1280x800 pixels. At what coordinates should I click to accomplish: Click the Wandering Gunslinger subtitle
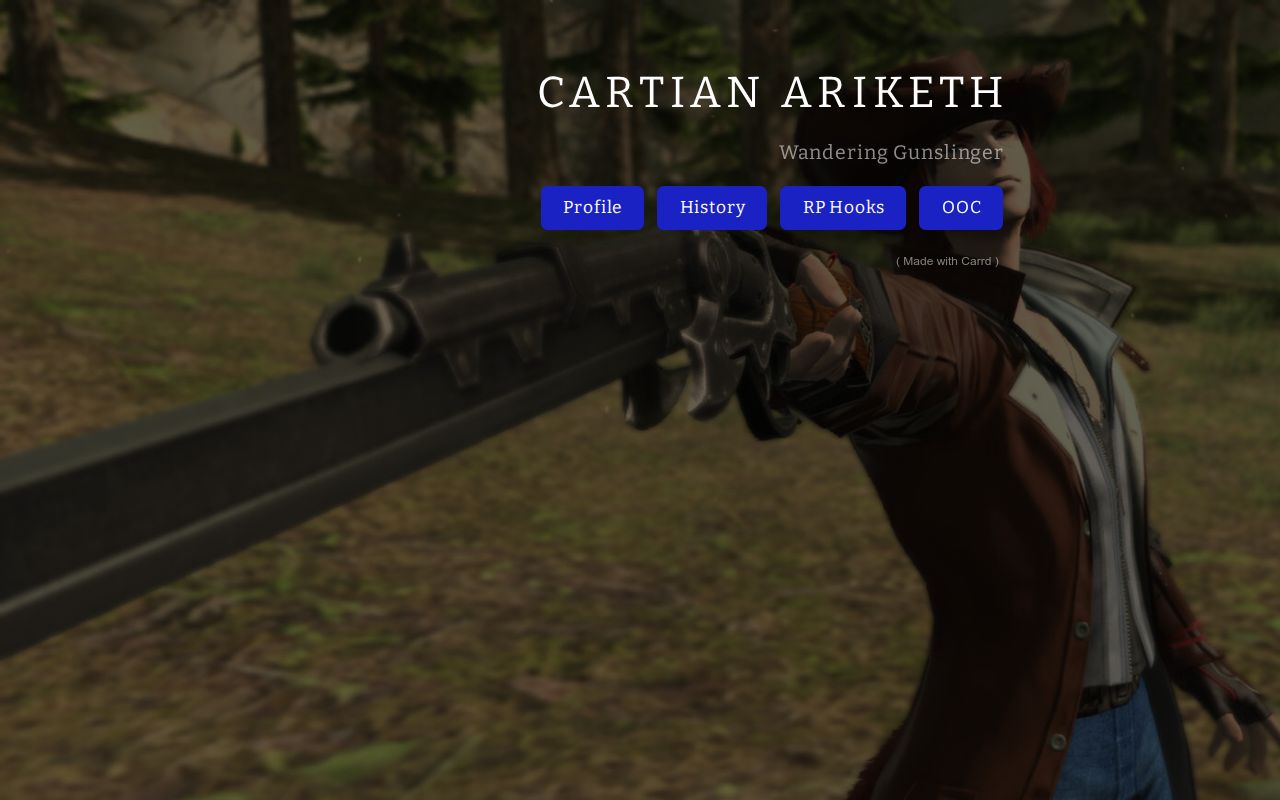(890, 153)
